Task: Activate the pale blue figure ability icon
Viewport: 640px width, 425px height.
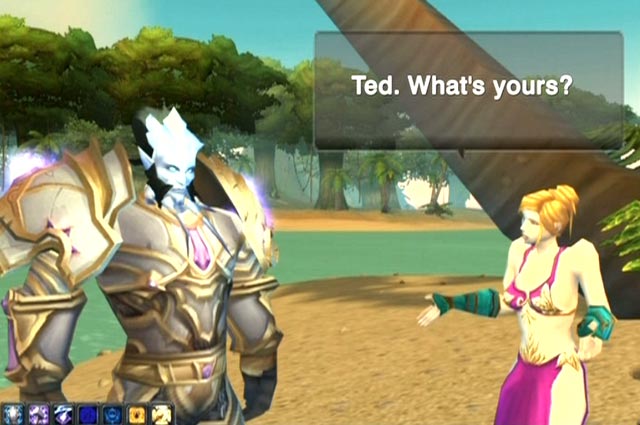Action: point(13,415)
